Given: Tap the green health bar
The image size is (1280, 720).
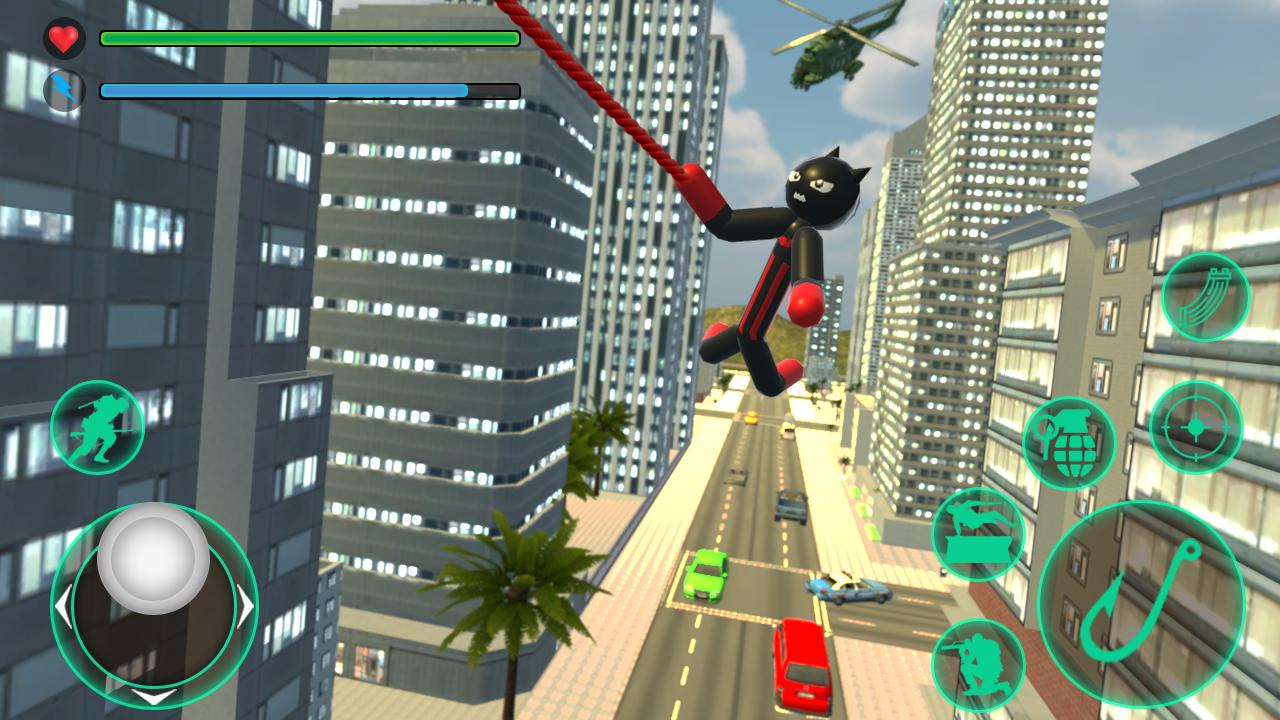Looking at the screenshot, I should click(308, 40).
